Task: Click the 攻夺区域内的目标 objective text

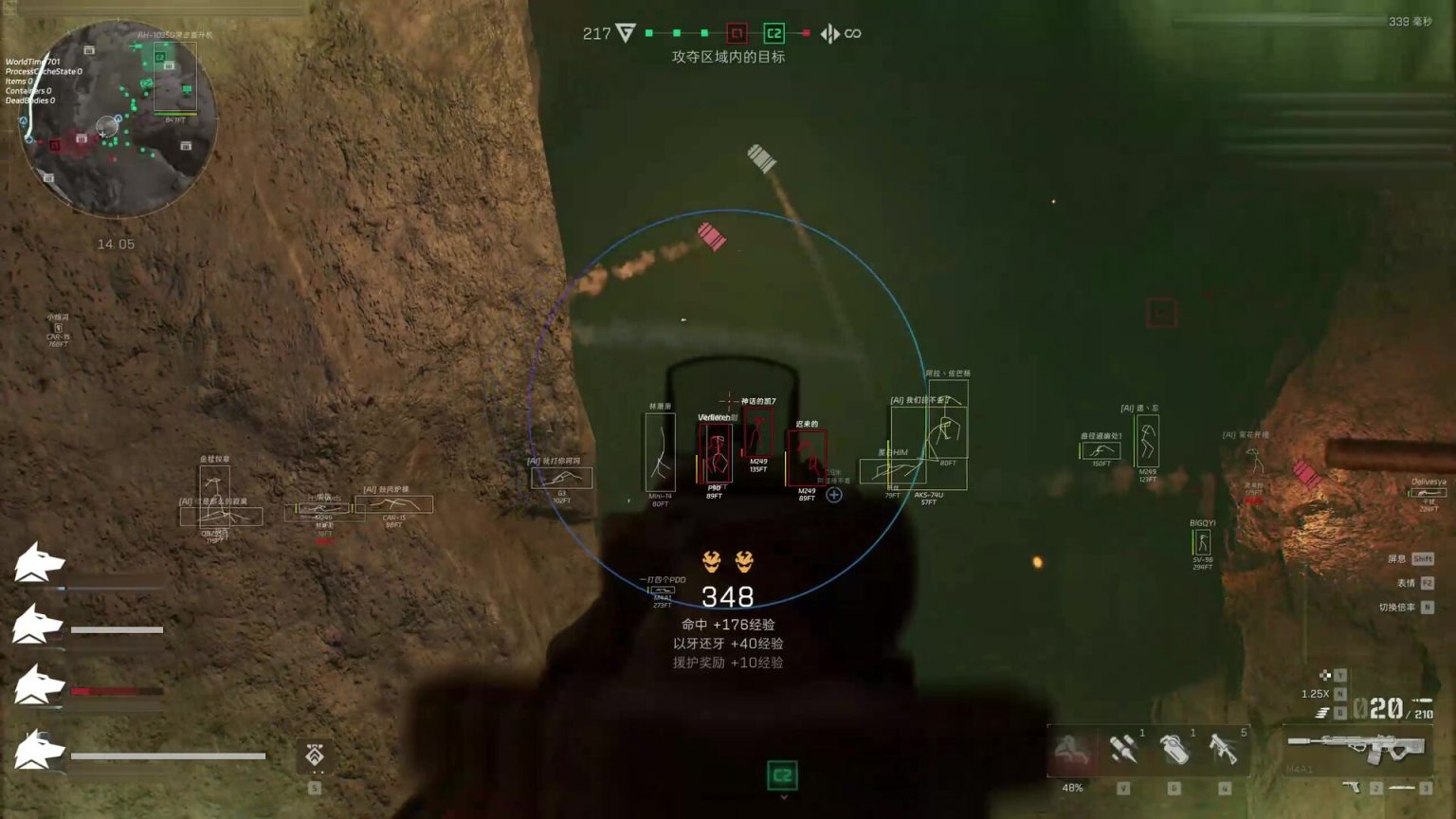Action: click(x=730, y=57)
